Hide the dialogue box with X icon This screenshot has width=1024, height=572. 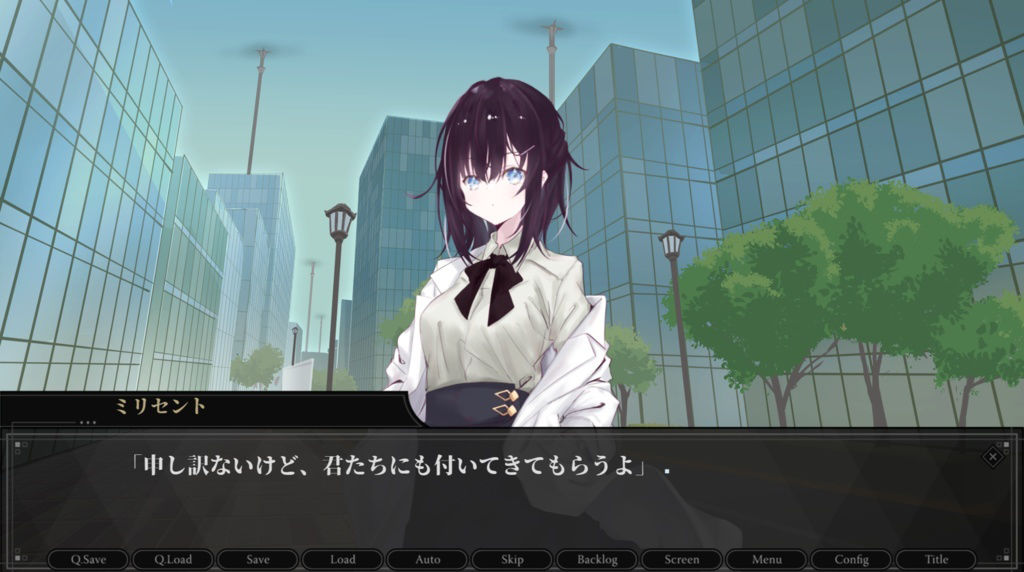tap(992, 456)
